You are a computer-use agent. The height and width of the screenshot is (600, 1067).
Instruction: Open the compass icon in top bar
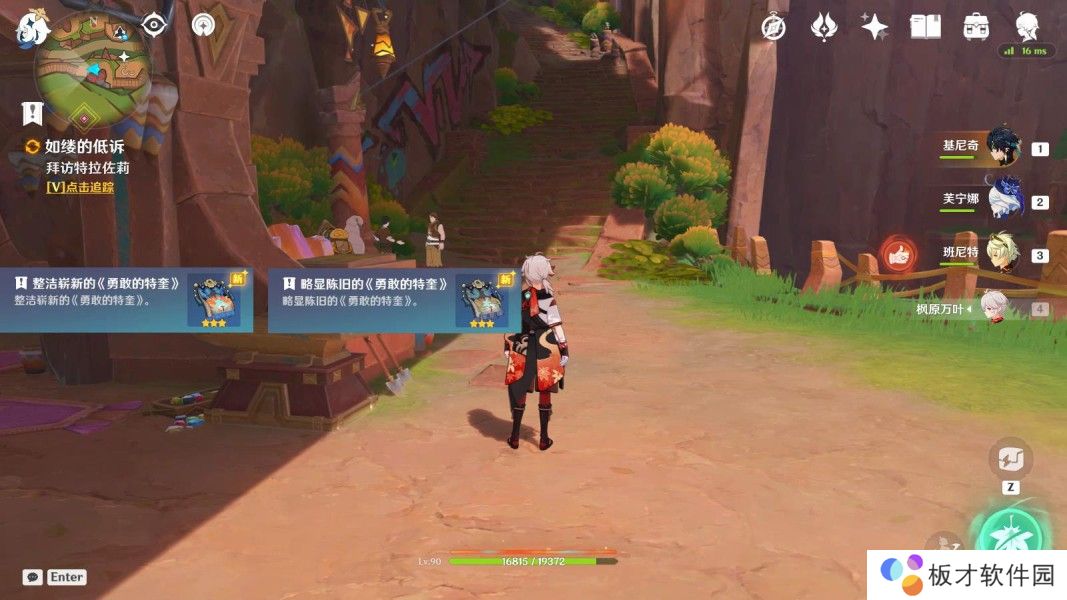(773, 27)
